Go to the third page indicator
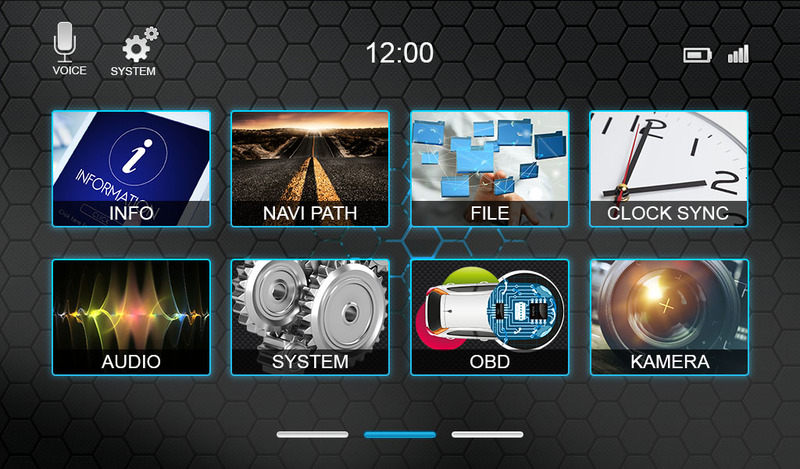800x469 pixels. coord(487,435)
